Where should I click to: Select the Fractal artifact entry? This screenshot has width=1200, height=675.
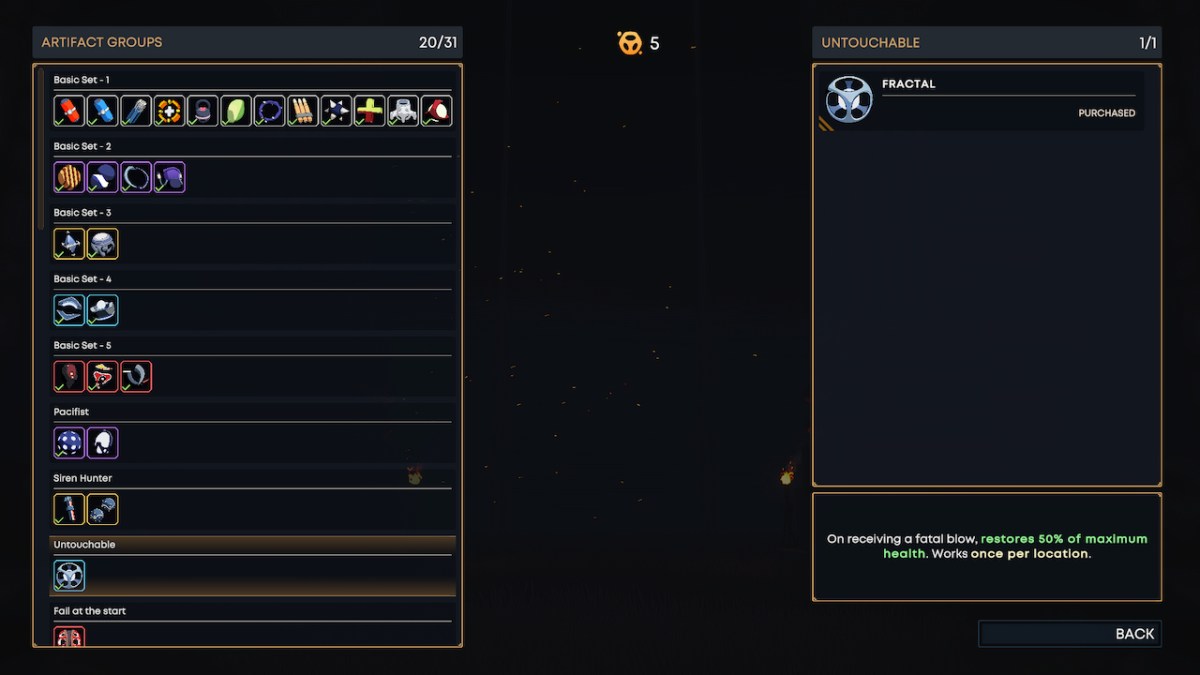(981, 99)
